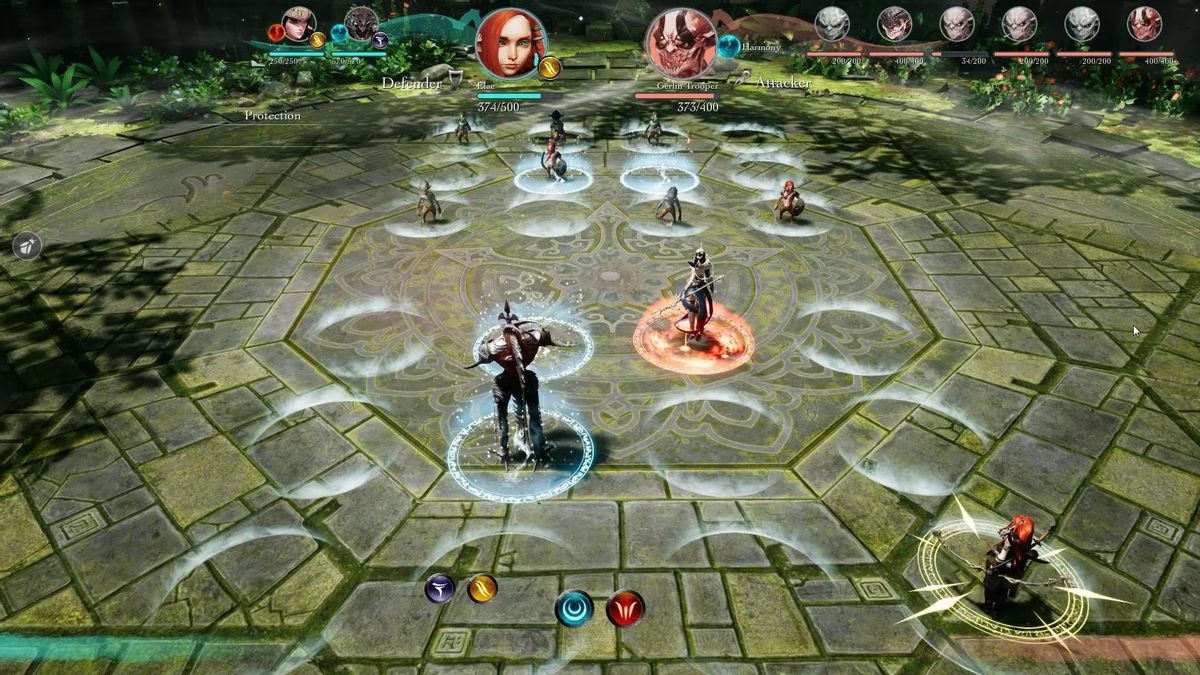This screenshot has width=1200, height=675.
Task: Cast the teal crescent ring ability
Action: pyautogui.click(x=574, y=608)
